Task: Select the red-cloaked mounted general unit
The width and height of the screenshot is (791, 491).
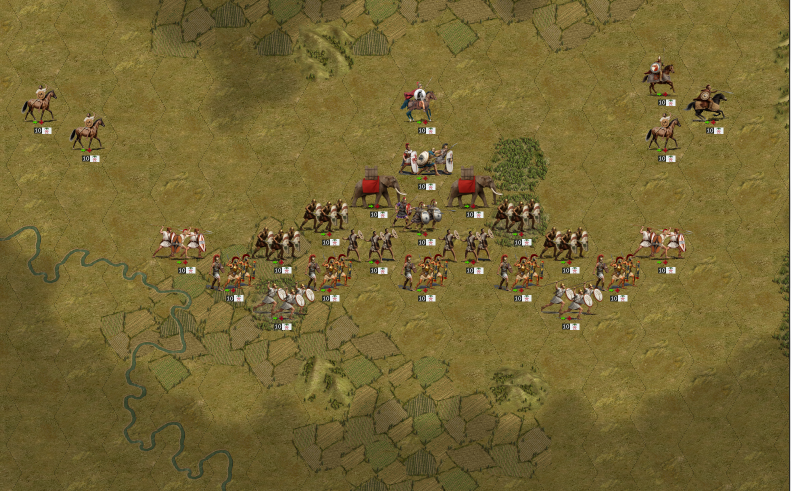Action: click(x=421, y=104)
